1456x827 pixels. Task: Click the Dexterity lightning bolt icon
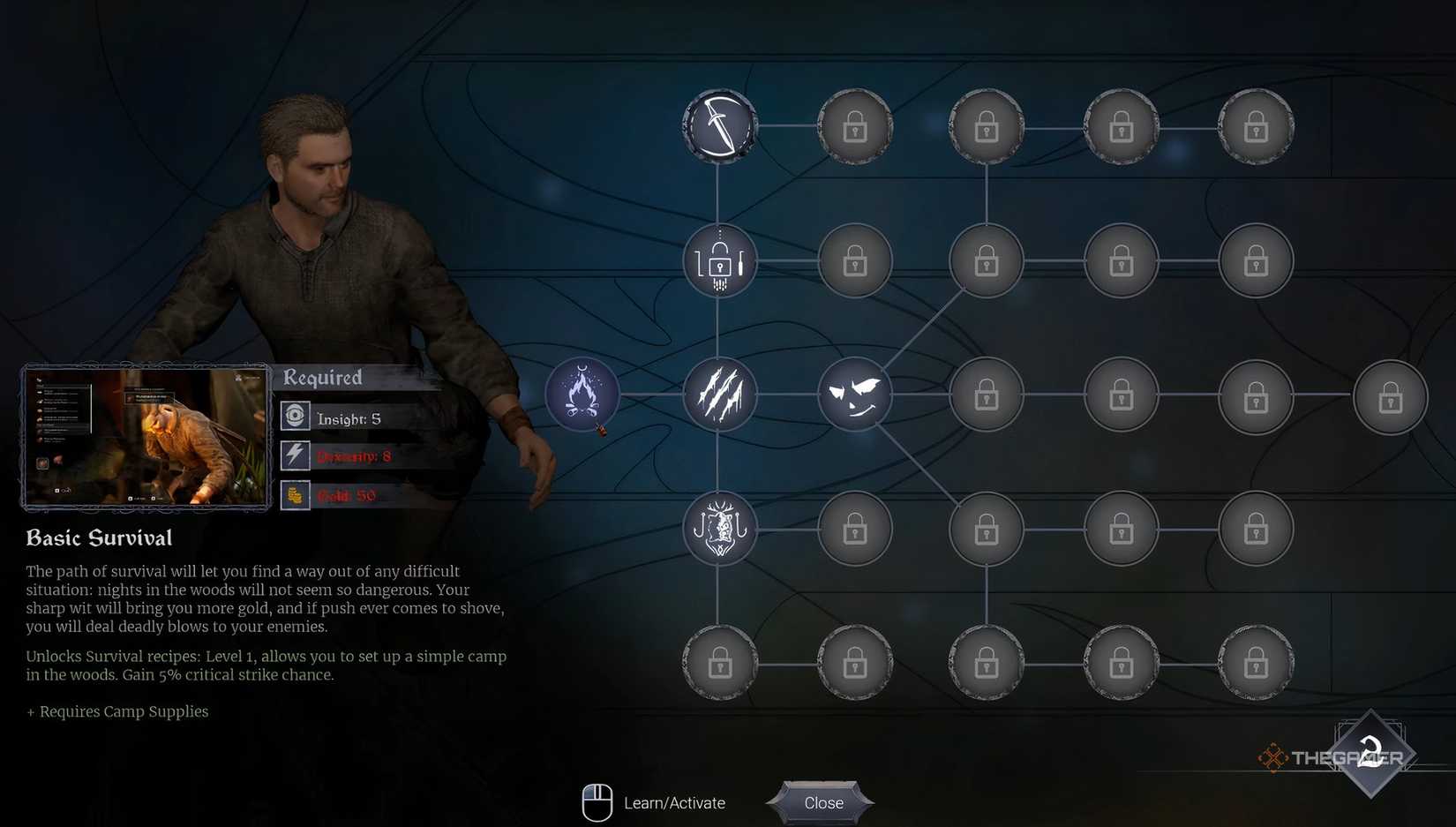[294, 455]
